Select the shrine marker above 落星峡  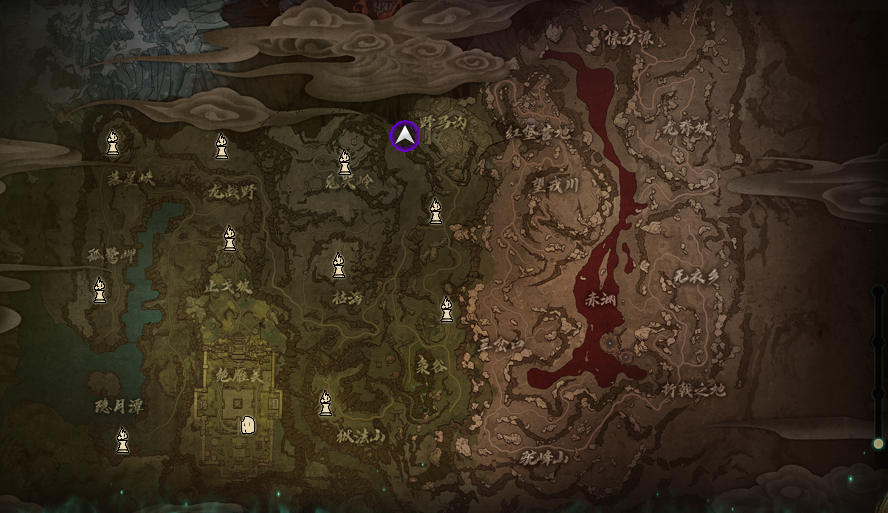[113, 144]
